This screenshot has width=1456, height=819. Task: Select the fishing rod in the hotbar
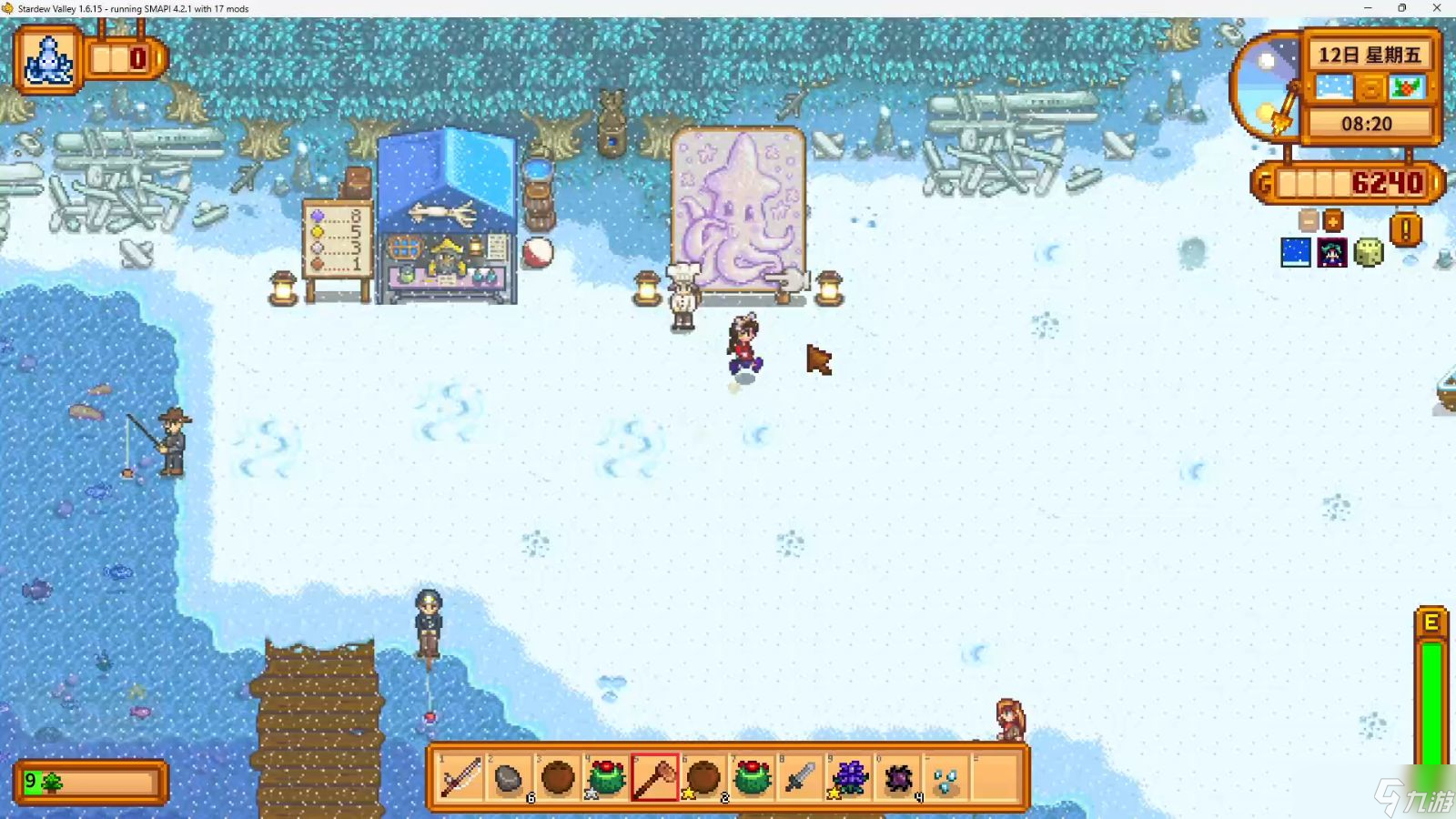click(460, 778)
